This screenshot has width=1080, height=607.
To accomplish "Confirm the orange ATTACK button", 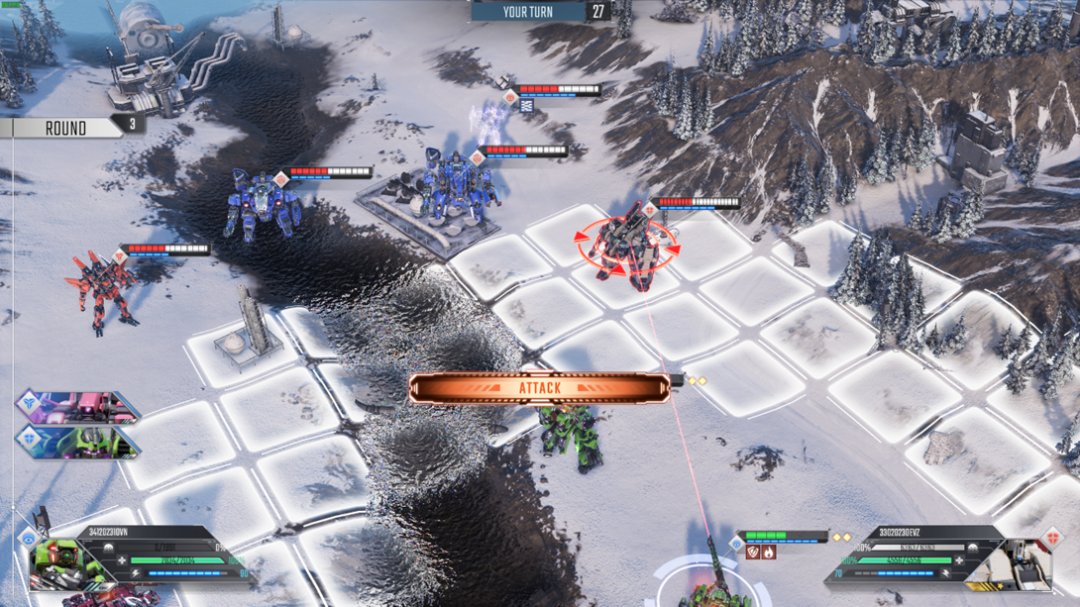I will [x=539, y=388].
